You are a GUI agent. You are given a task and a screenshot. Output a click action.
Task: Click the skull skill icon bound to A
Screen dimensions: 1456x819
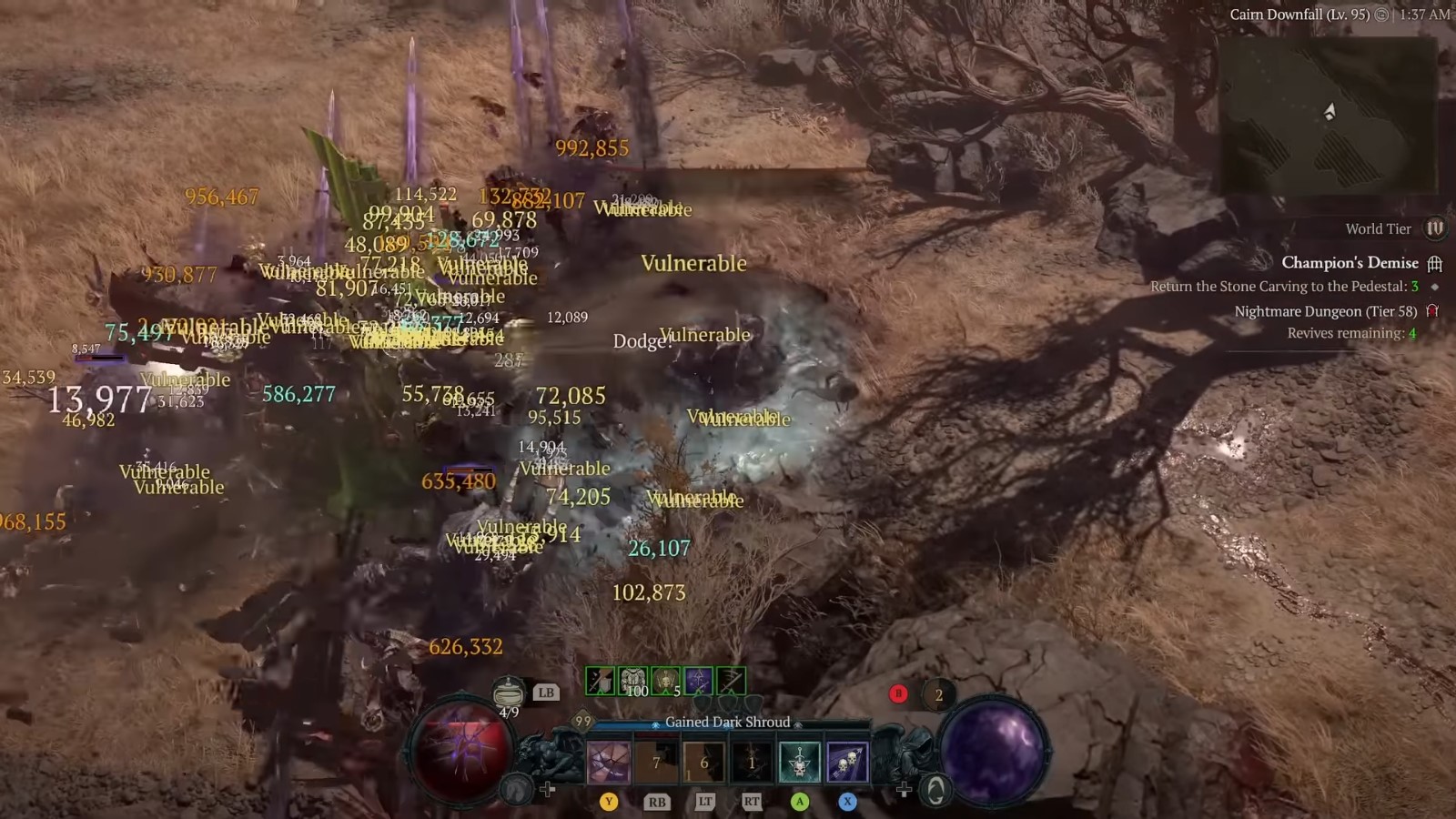(799, 763)
